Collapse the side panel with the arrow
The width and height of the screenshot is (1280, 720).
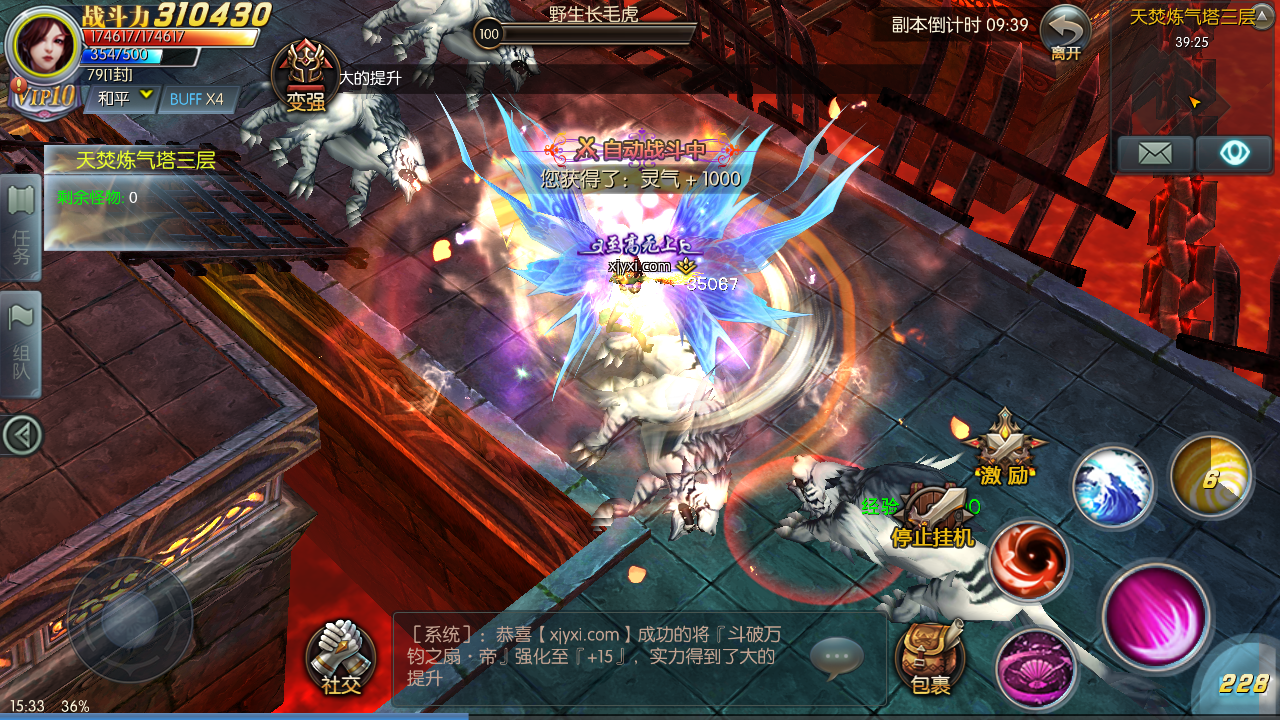21,435
